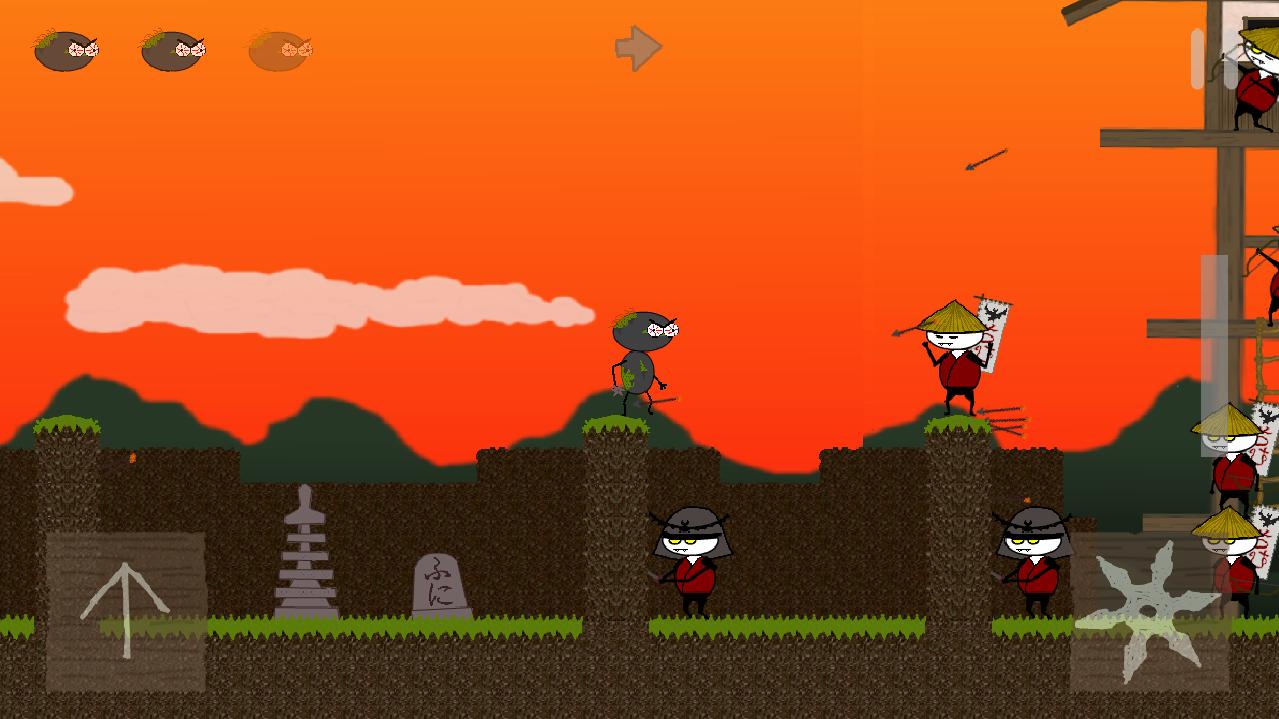
Task: Throw a shuriken with the star button
Action: 1148,611
